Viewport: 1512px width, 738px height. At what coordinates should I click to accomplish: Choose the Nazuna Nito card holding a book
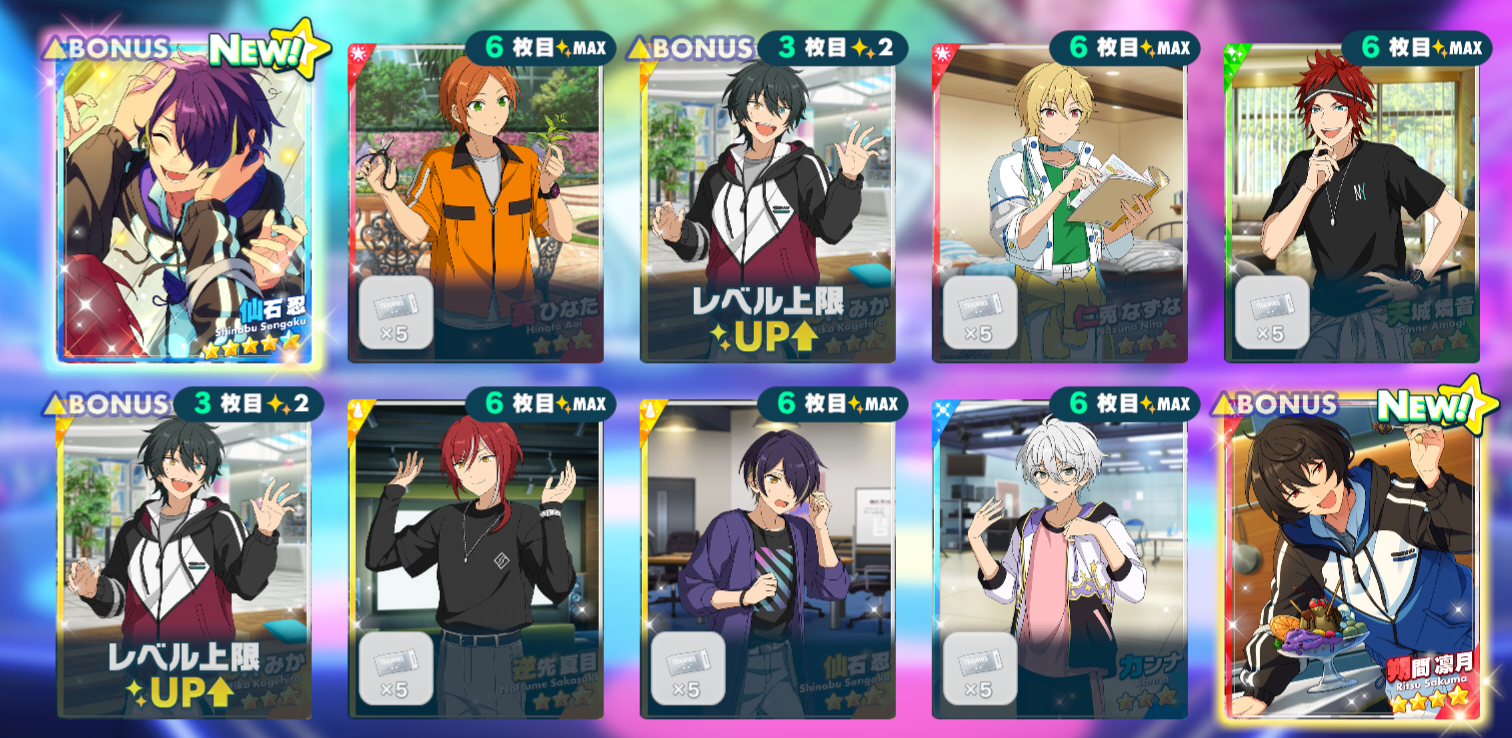click(1060, 200)
